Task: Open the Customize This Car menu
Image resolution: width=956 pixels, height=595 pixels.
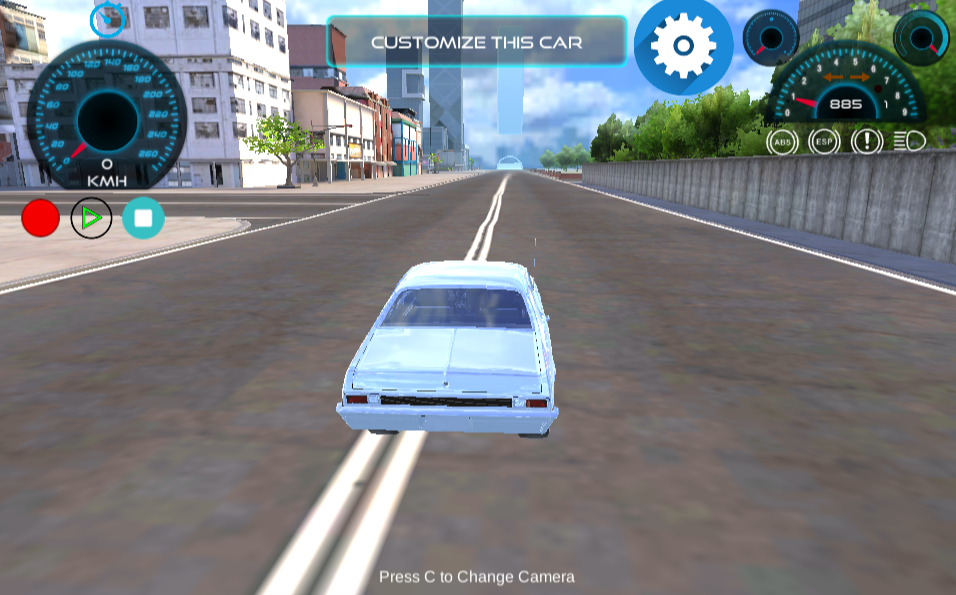Action: pyautogui.click(x=476, y=42)
